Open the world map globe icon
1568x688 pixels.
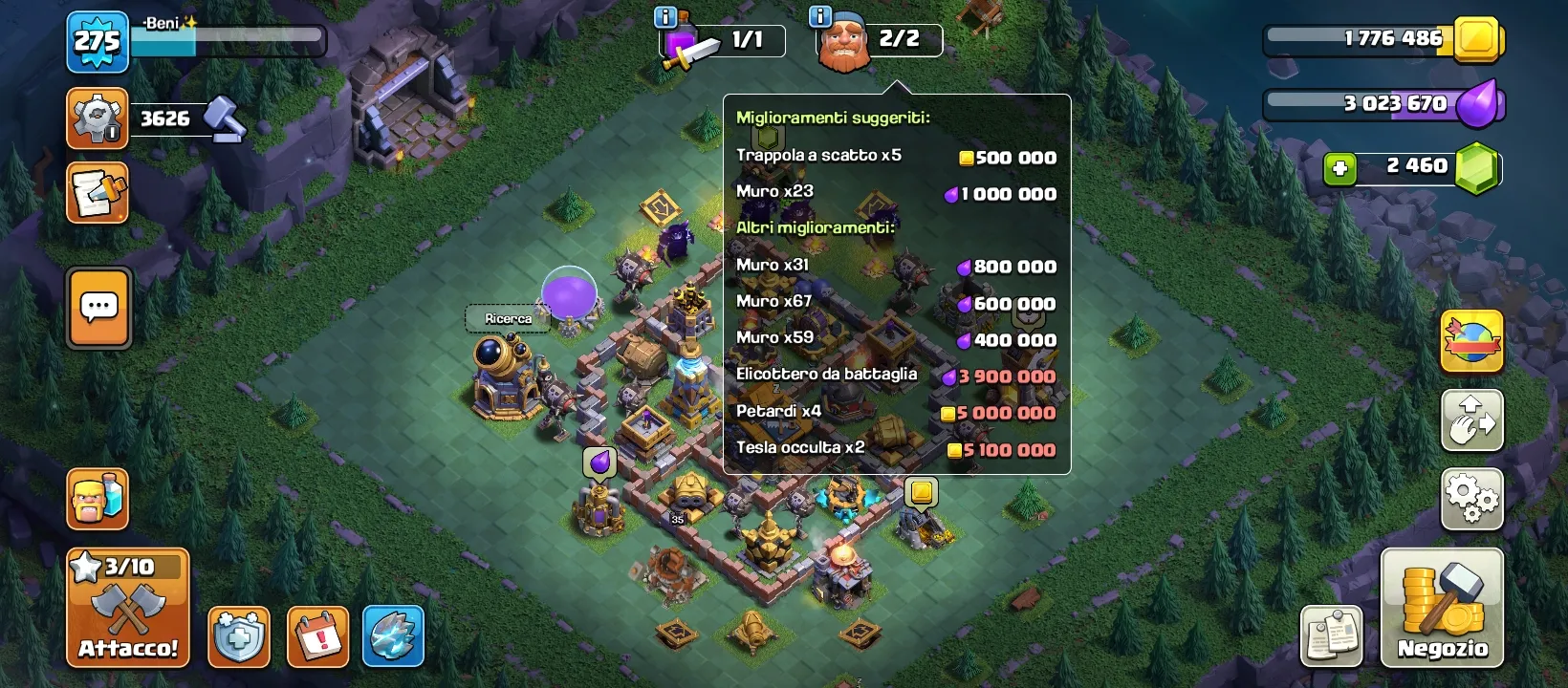[x=1470, y=342]
